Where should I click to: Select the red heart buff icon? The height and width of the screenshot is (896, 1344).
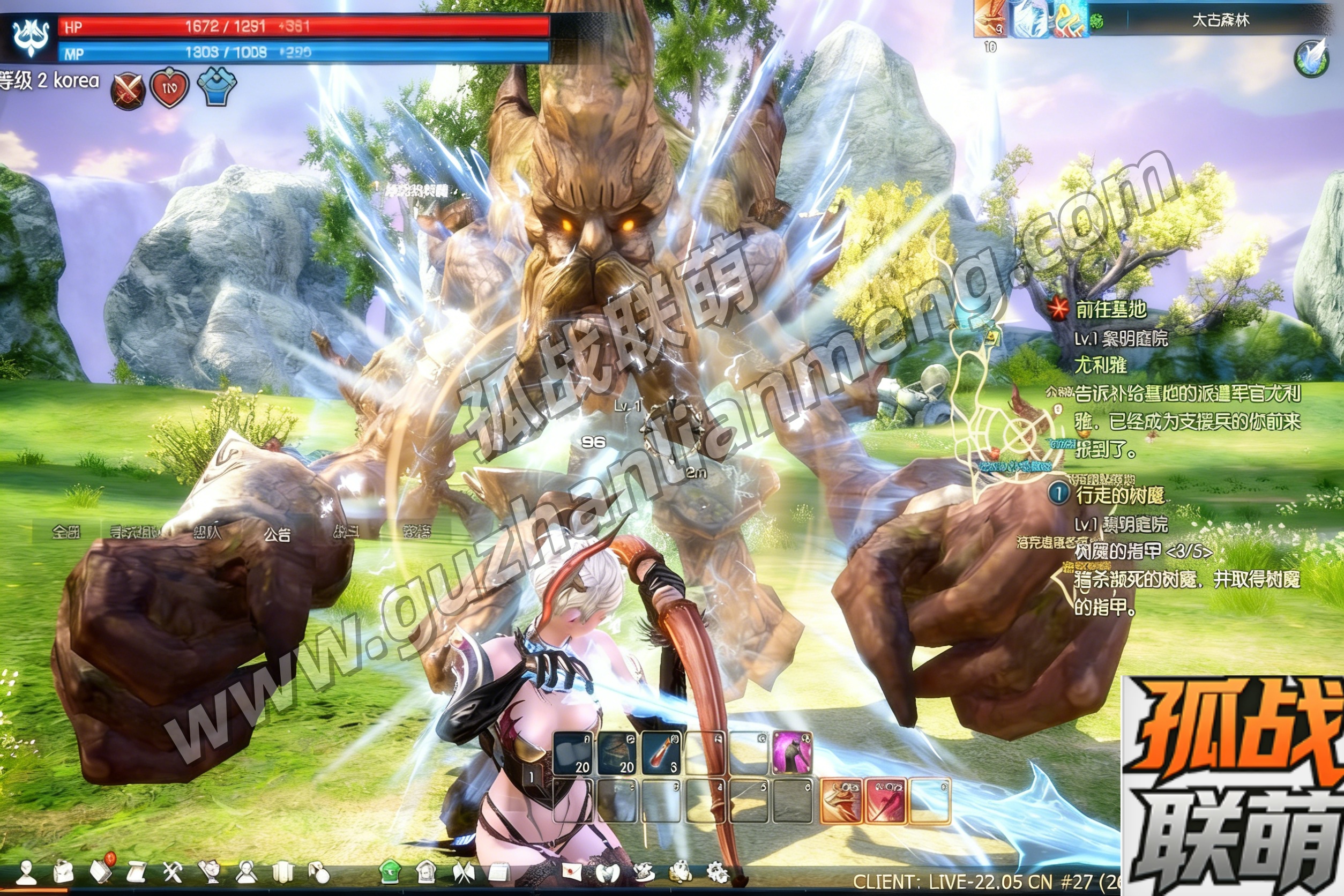(x=169, y=88)
